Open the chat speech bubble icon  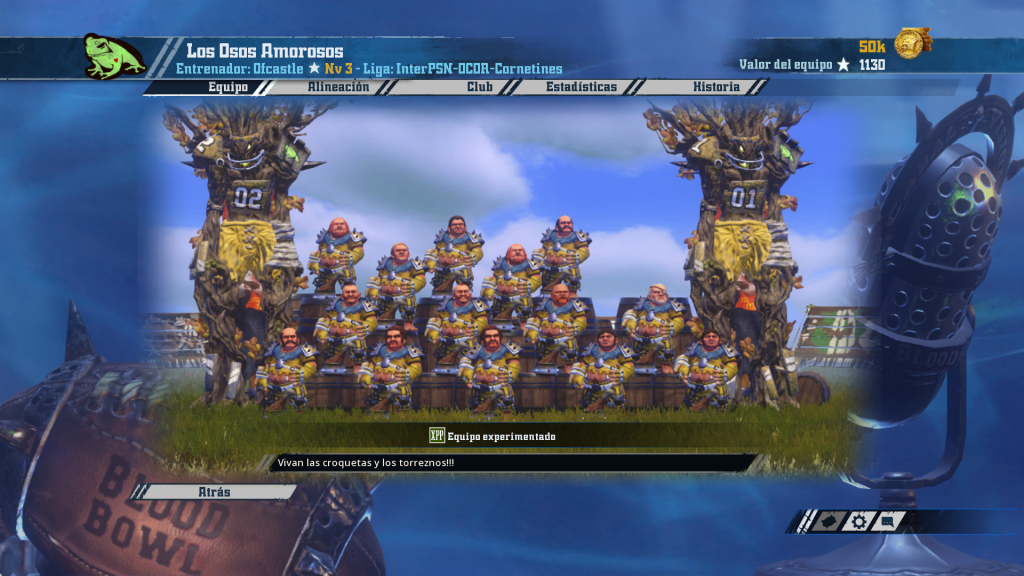click(x=888, y=521)
